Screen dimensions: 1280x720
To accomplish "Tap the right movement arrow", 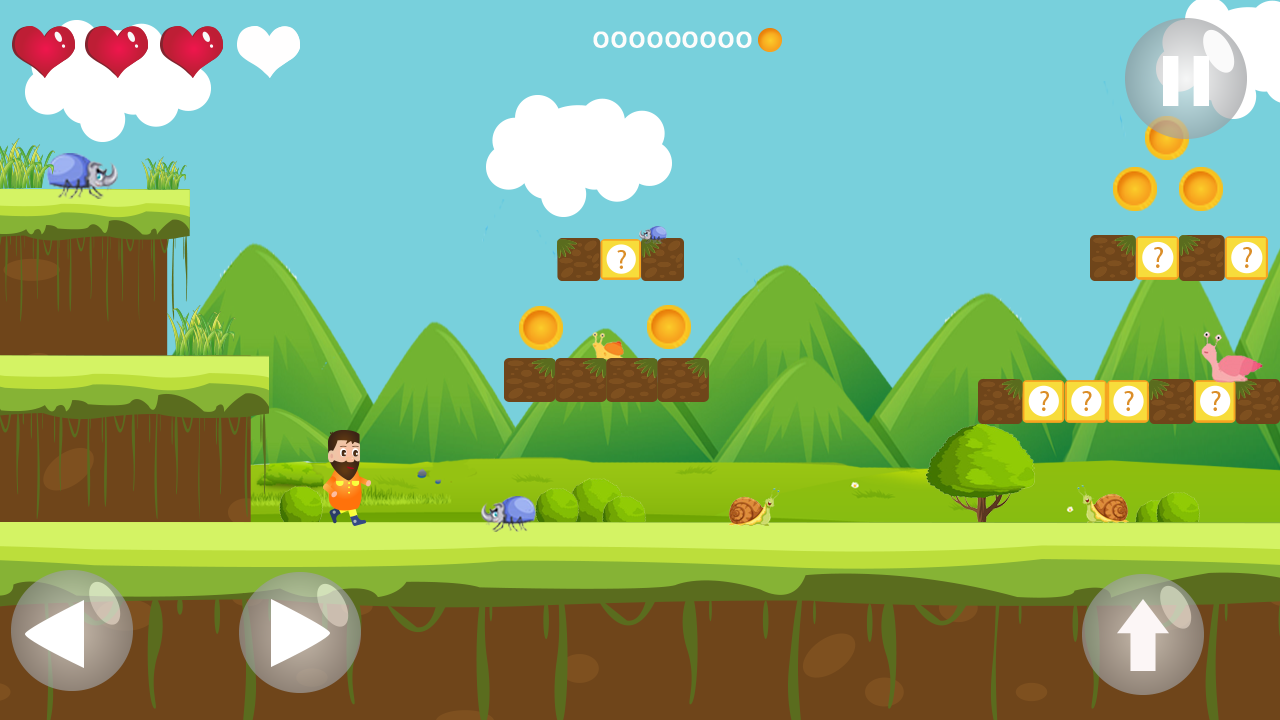I will click(x=298, y=632).
